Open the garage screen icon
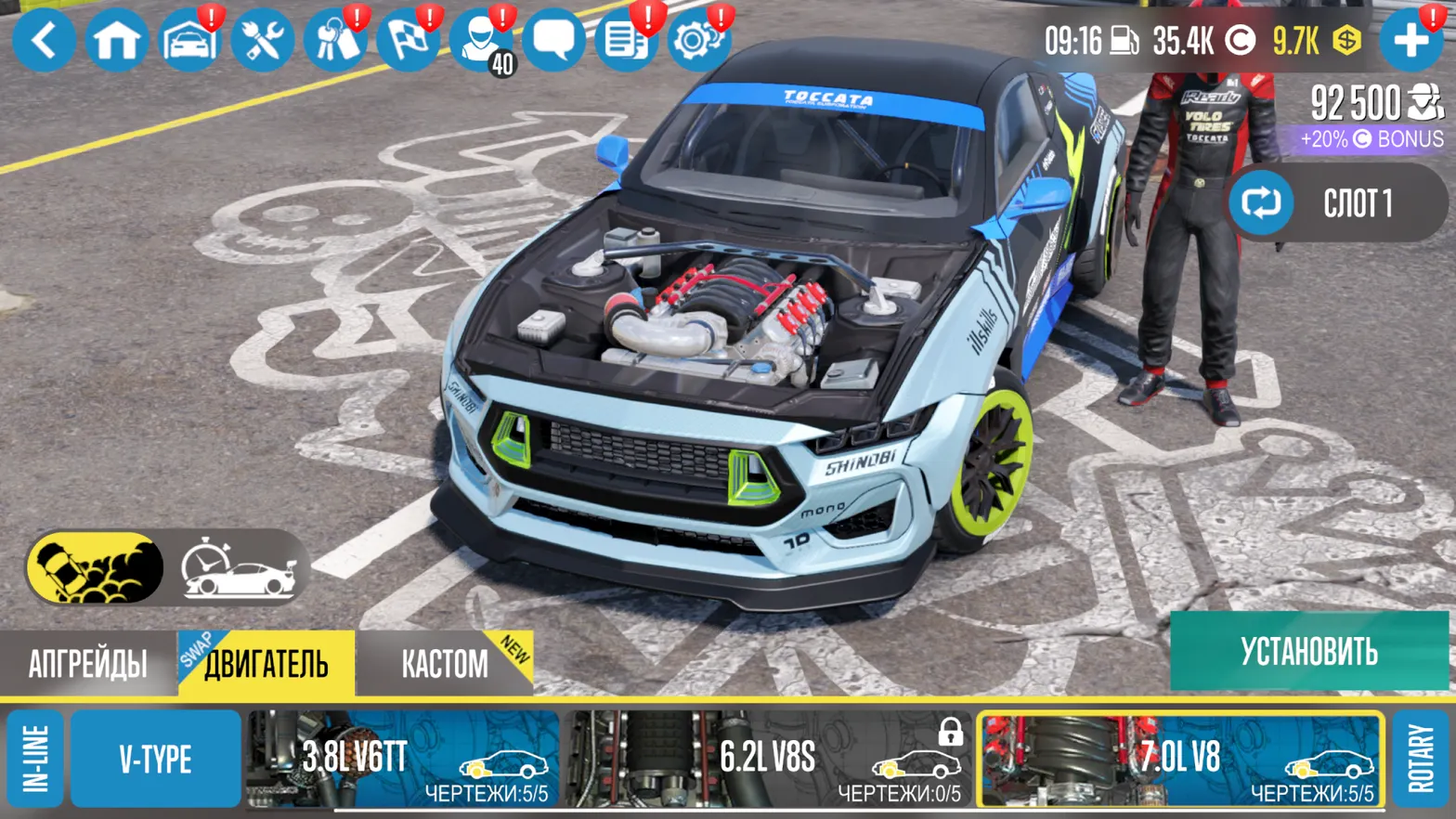 (x=188, y=39)
